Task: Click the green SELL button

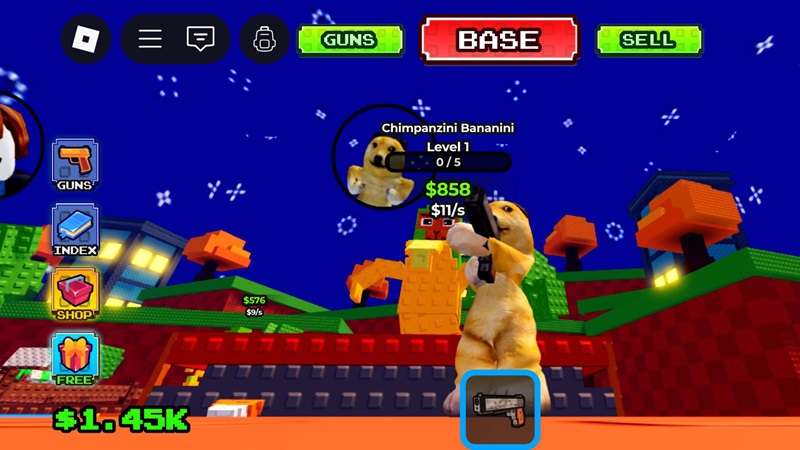Action: click(648, 40)
